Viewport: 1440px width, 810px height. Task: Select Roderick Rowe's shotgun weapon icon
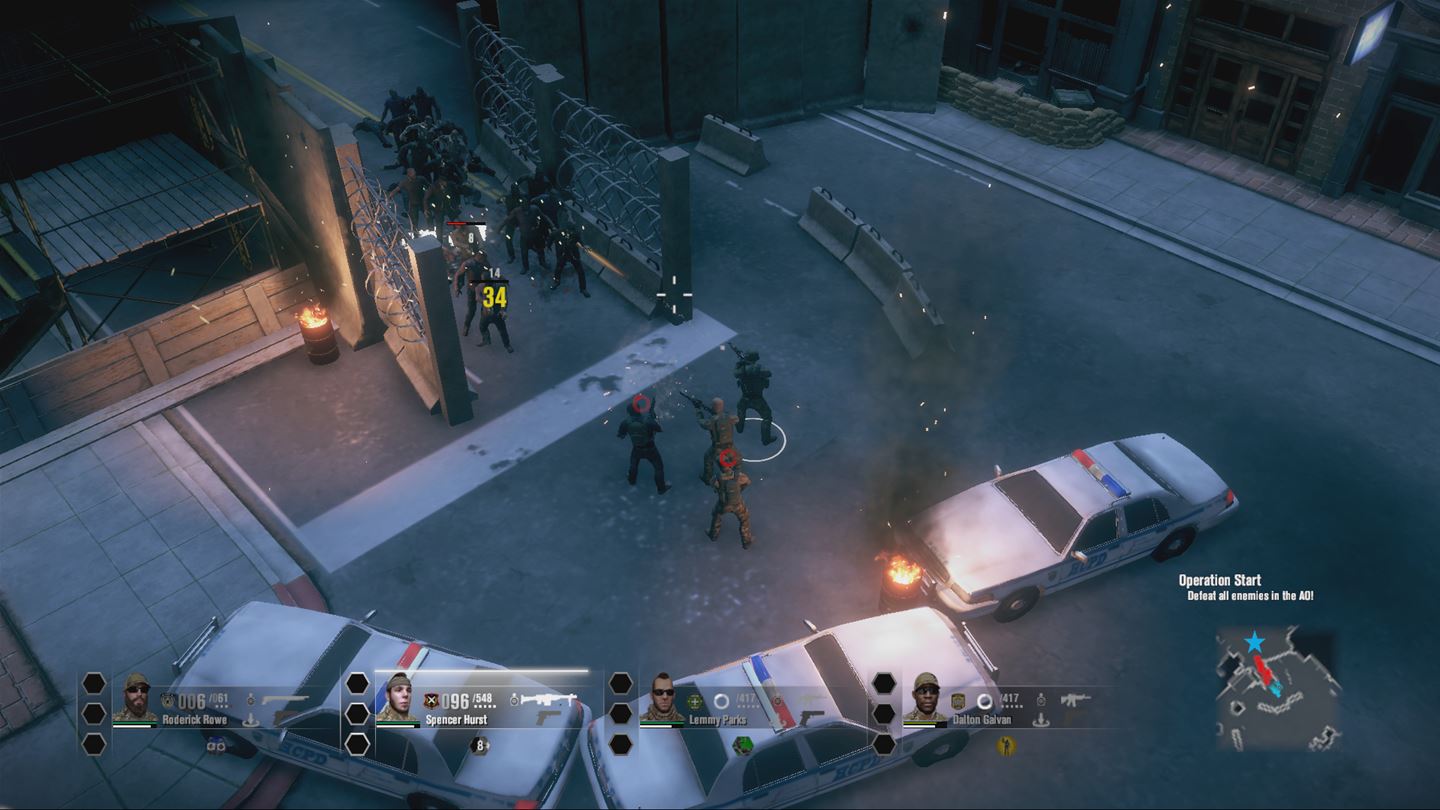(x=285, y=697)
